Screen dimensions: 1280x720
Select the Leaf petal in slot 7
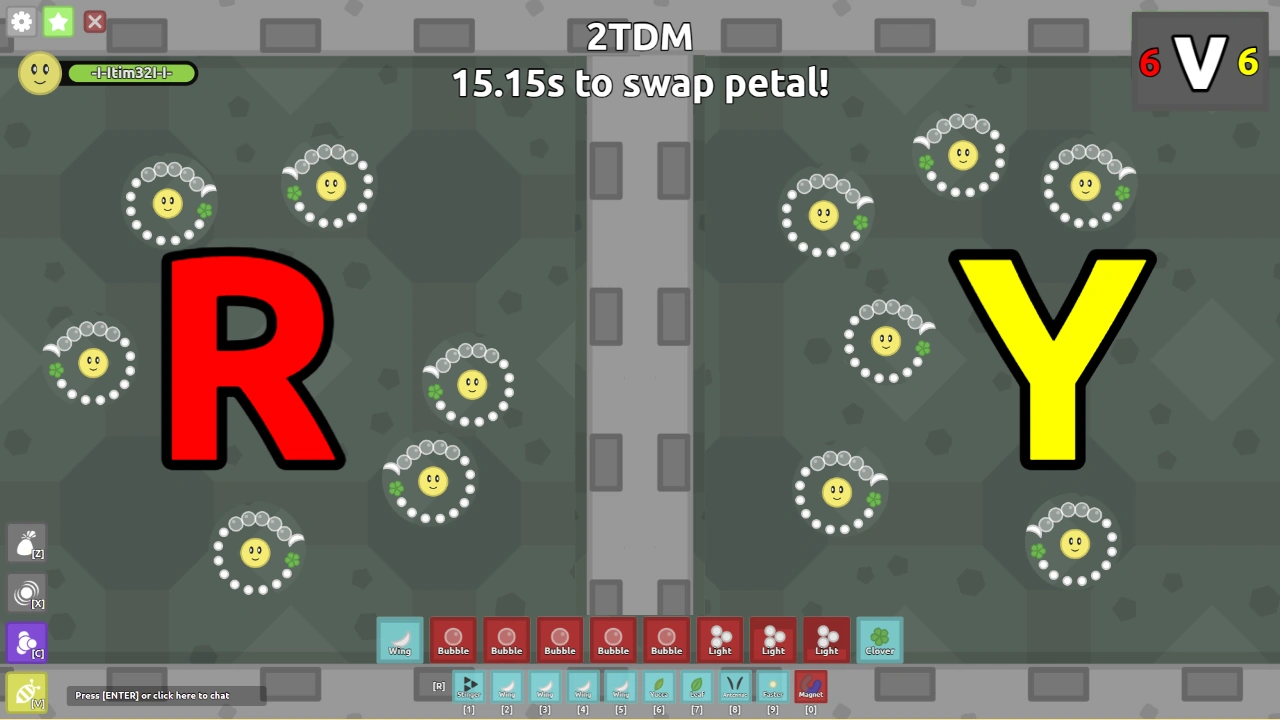point(696,687)
